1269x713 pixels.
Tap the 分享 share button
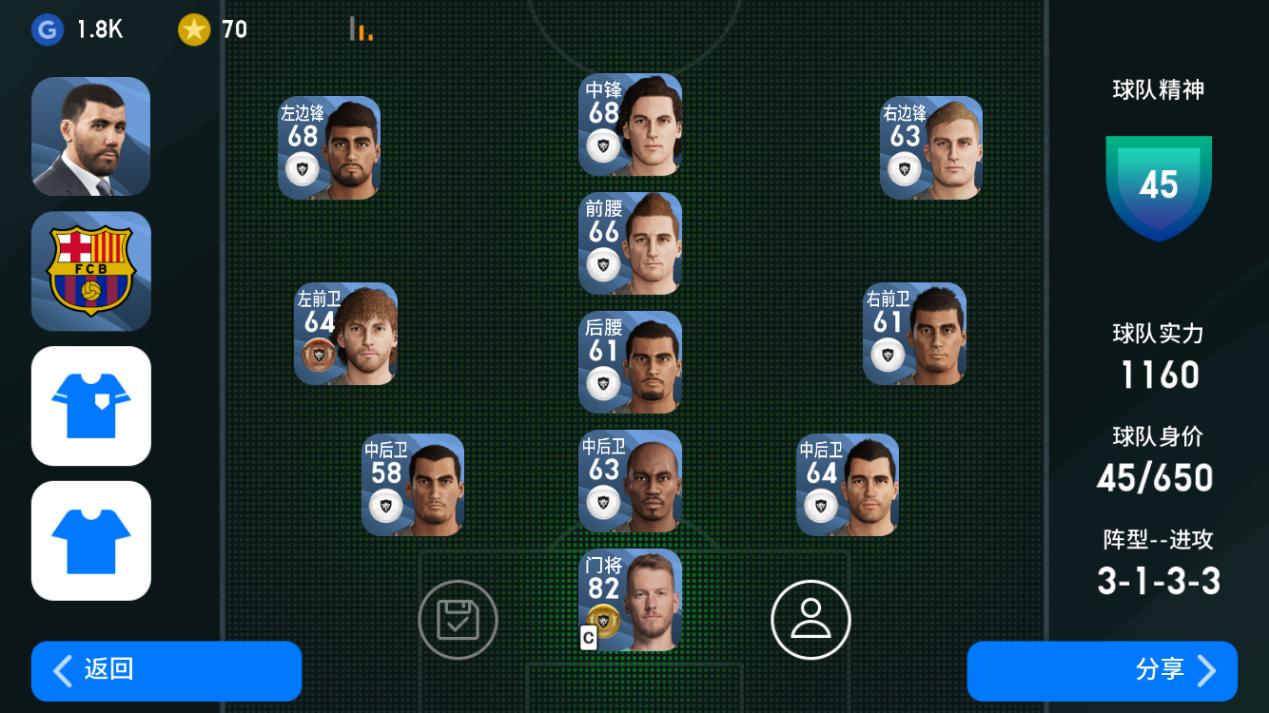[1102, 670]
